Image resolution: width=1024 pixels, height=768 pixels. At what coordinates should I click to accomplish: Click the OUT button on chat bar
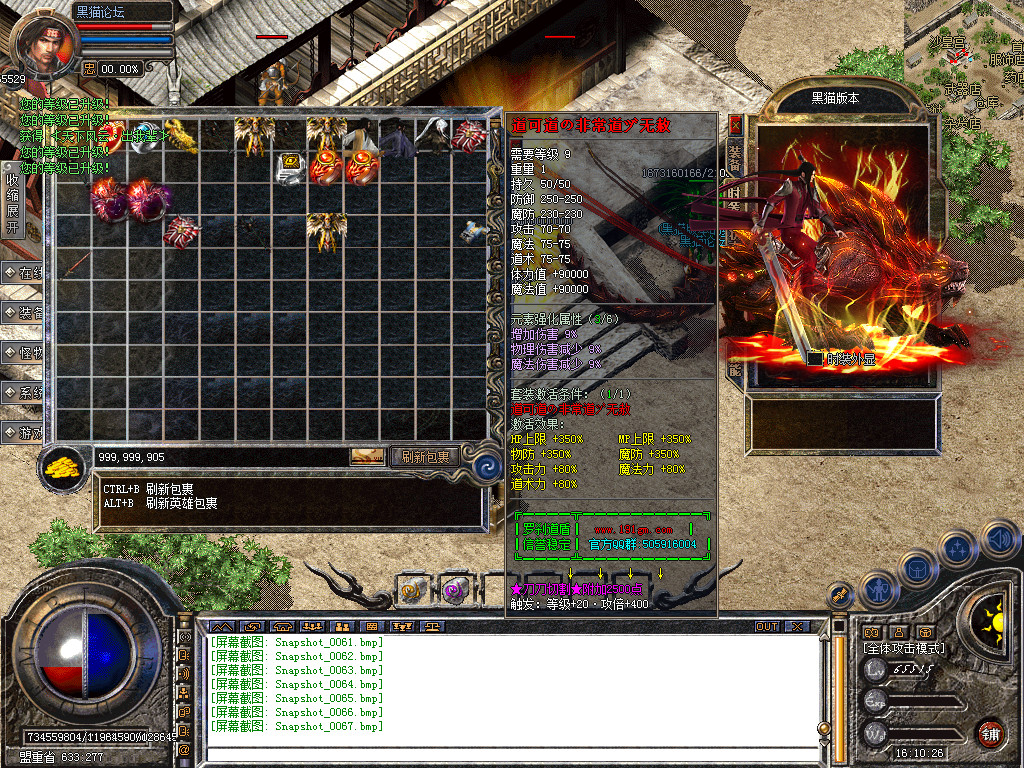pos(767,627)
